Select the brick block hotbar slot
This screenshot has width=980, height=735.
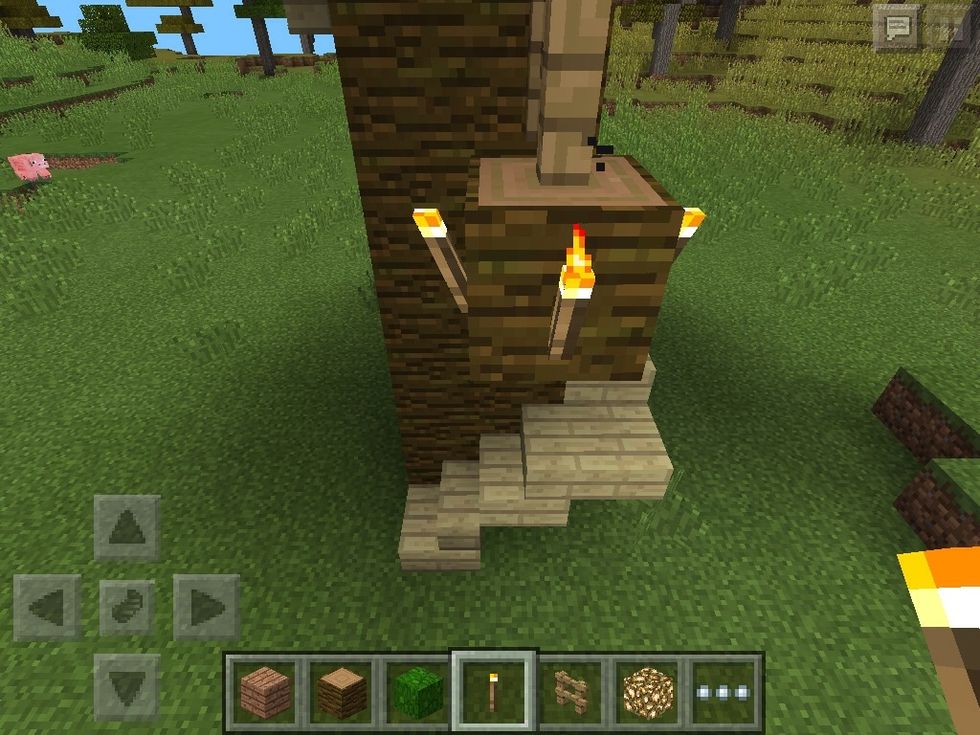point(265,692)
